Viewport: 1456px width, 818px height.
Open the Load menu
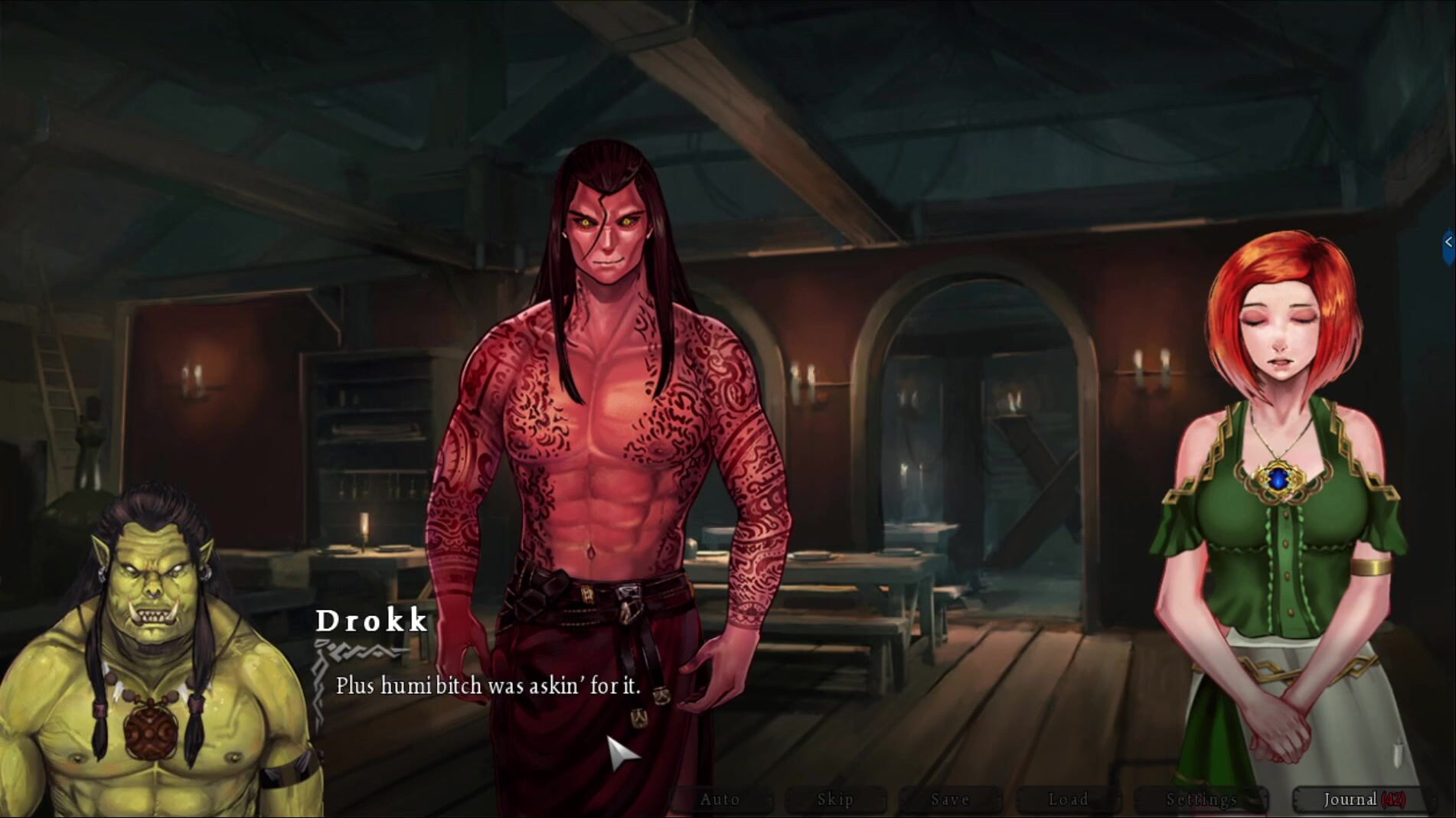[1068, 800]
